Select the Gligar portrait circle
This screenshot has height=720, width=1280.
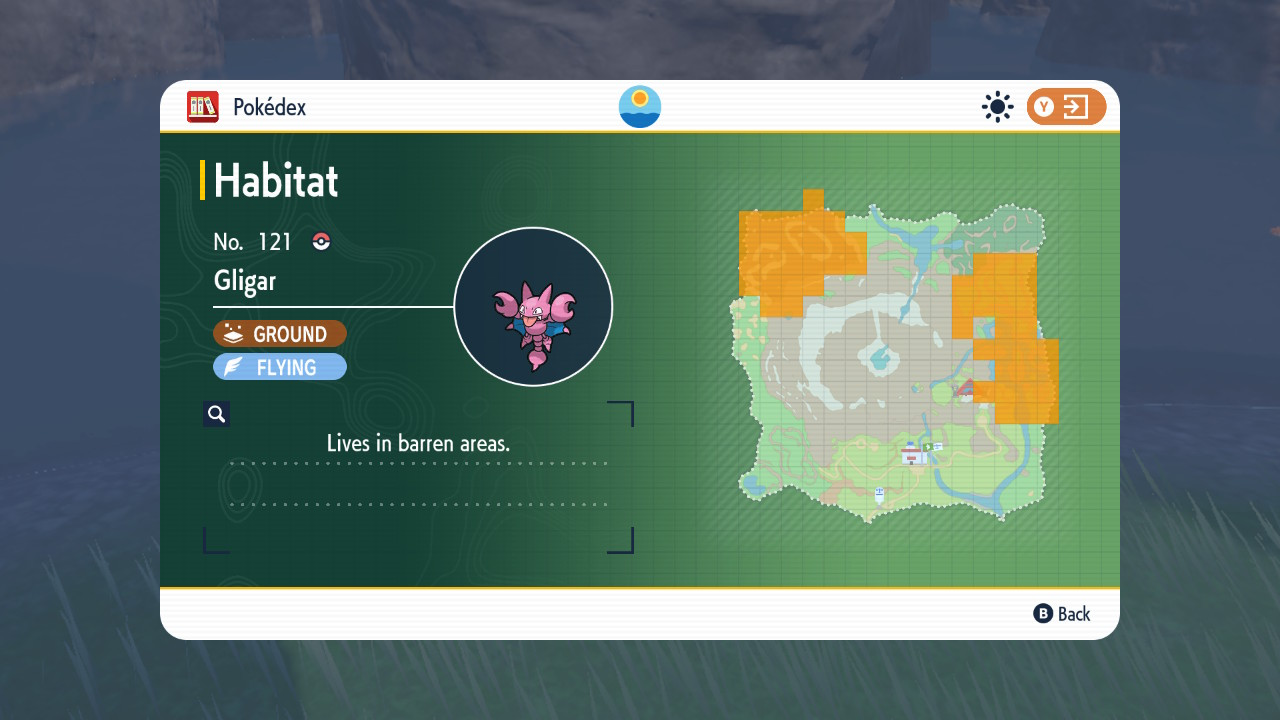click(x=533, y=307)
